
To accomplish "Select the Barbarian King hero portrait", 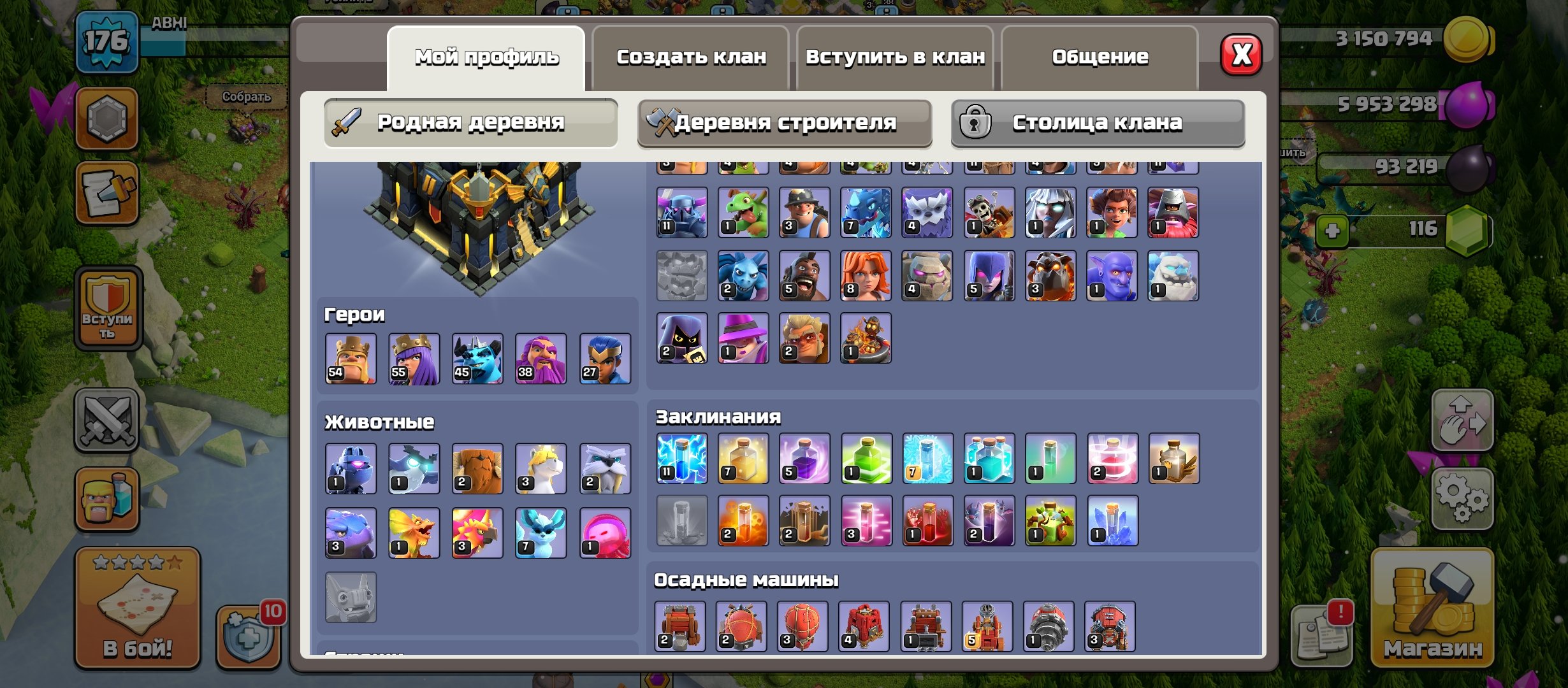I will (x=352, y=358).
